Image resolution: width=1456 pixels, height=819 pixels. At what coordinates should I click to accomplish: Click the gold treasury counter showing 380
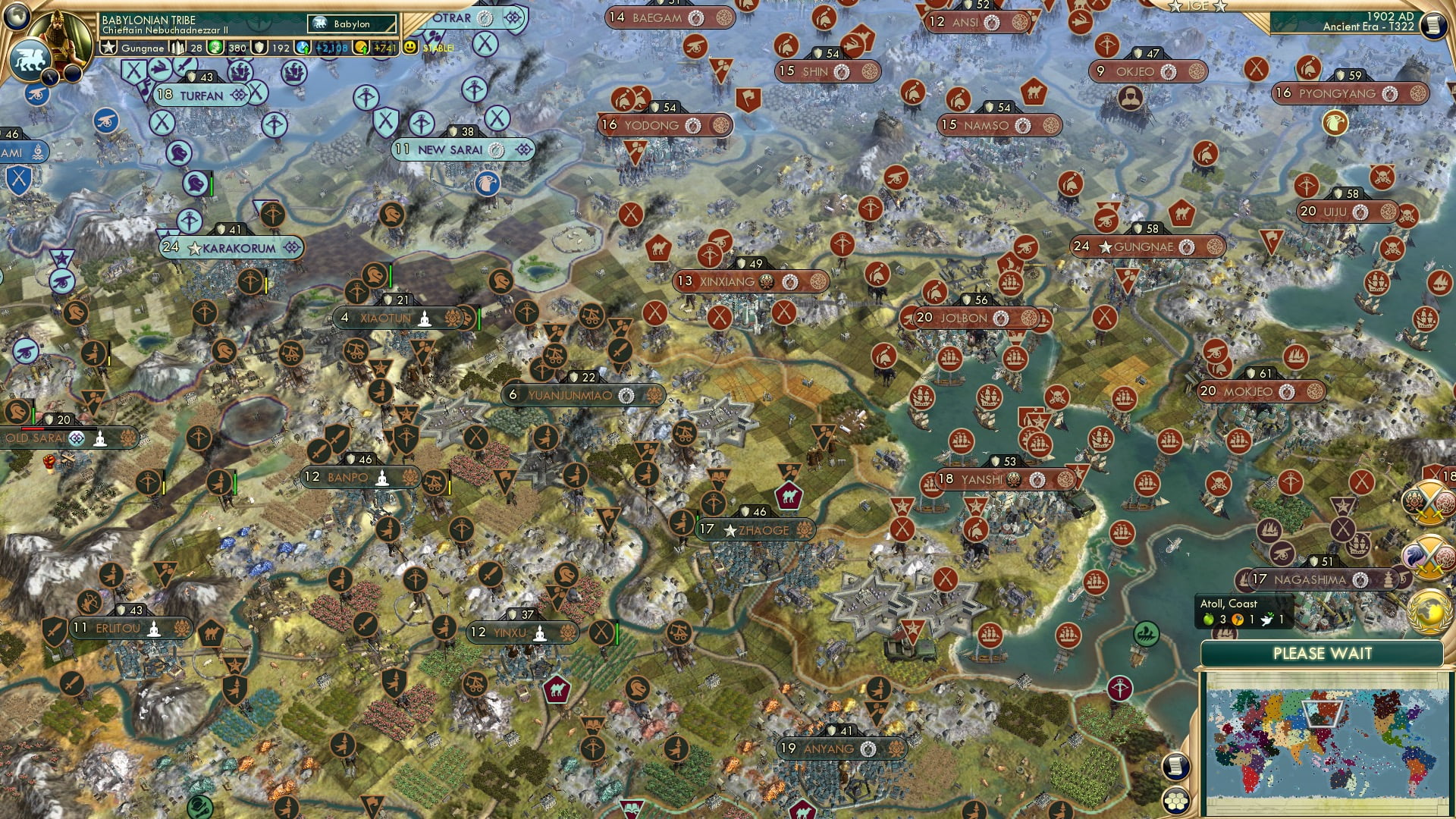(x=230, y=48)
